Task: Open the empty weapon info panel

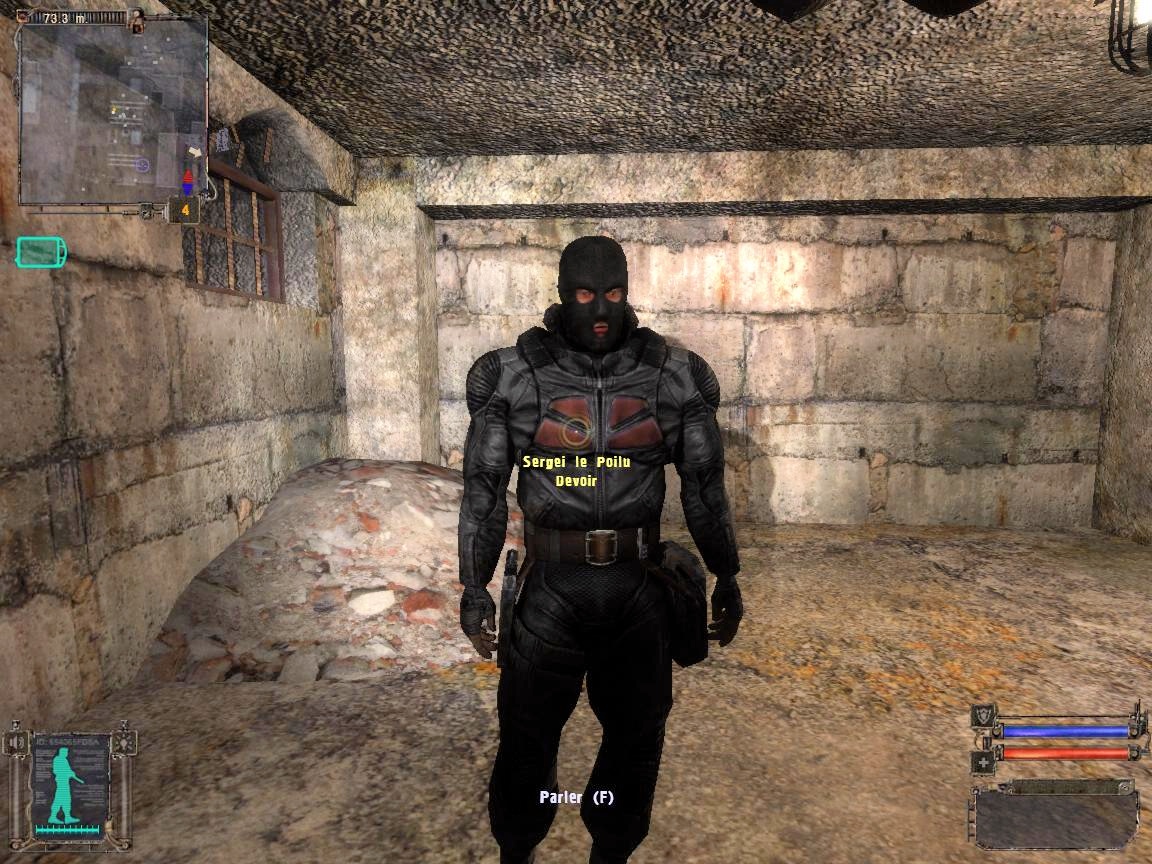Action: 1053,816
